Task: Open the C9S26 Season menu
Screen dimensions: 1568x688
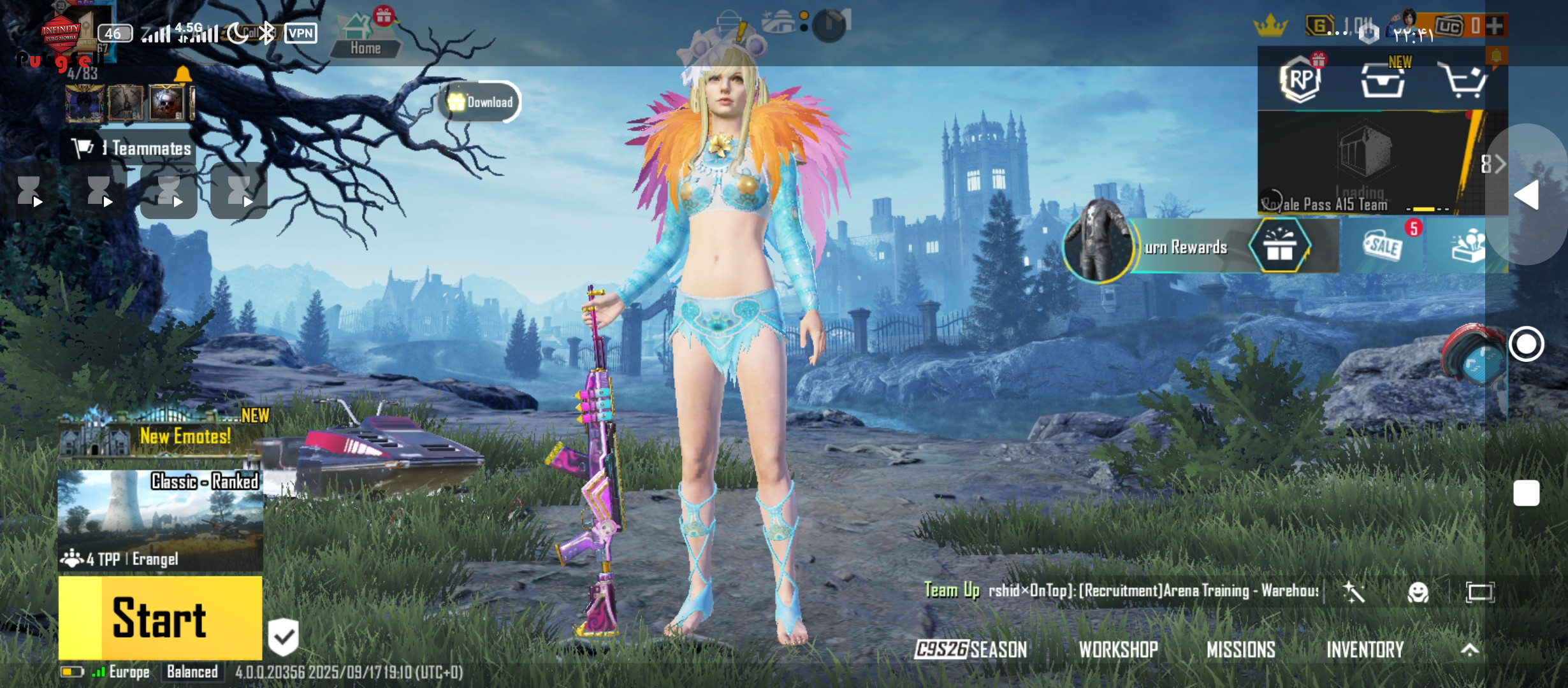Action: [971, 649]
